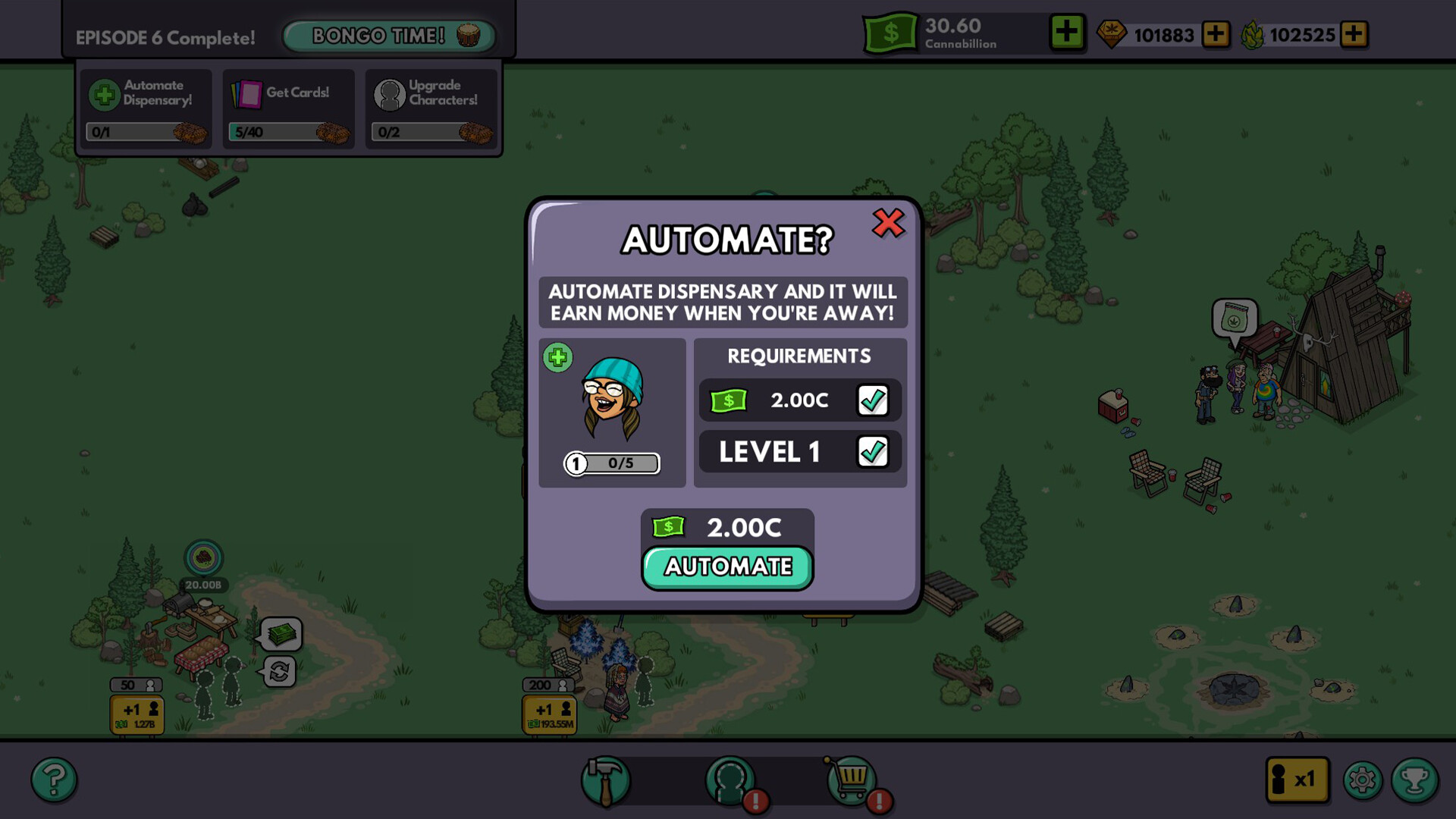
Task: Click the cash bubble near the campfire stand
Action: pos(281,635)
